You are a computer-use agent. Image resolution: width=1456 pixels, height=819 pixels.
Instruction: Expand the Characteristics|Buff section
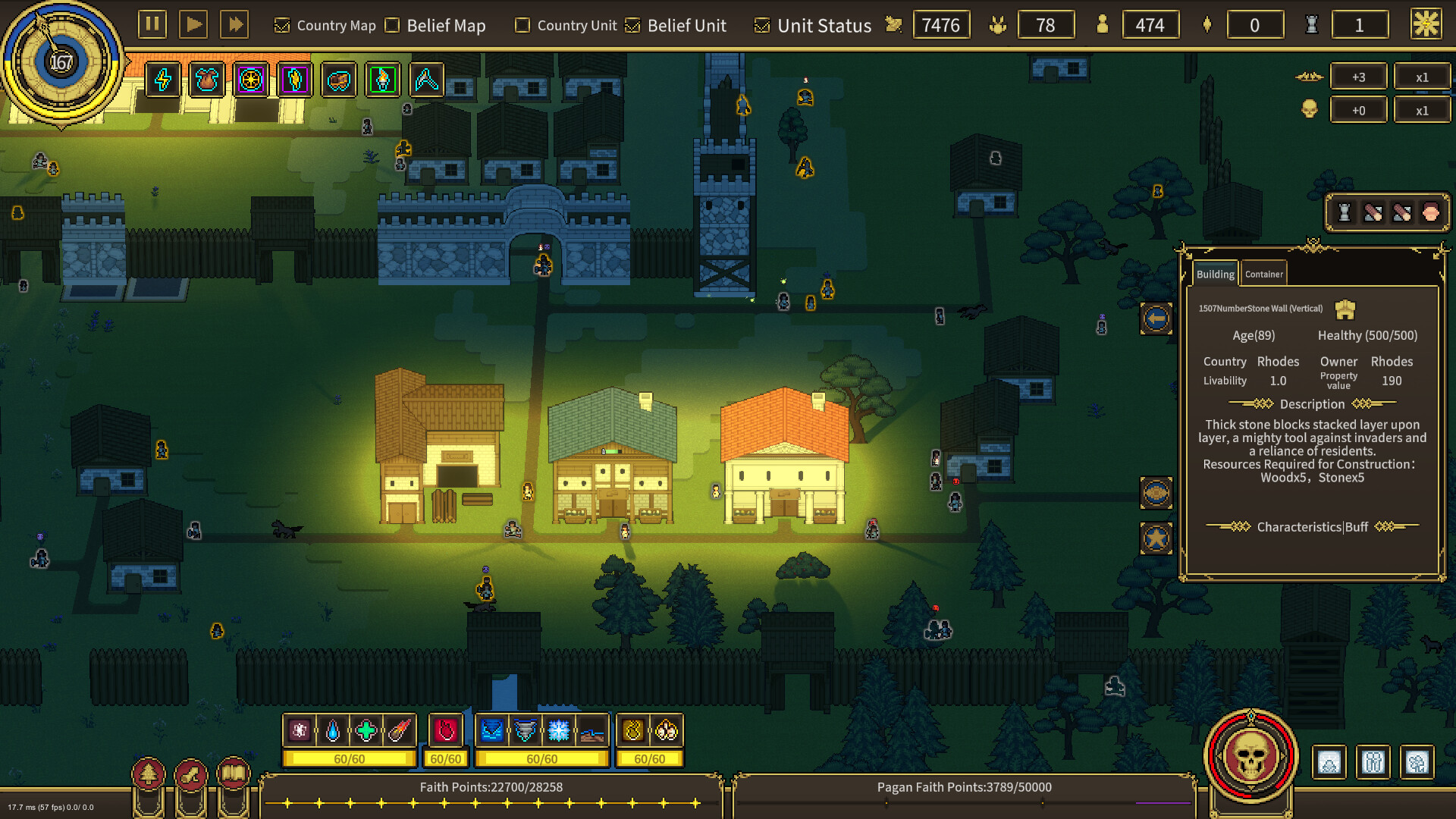(1311, 527)
